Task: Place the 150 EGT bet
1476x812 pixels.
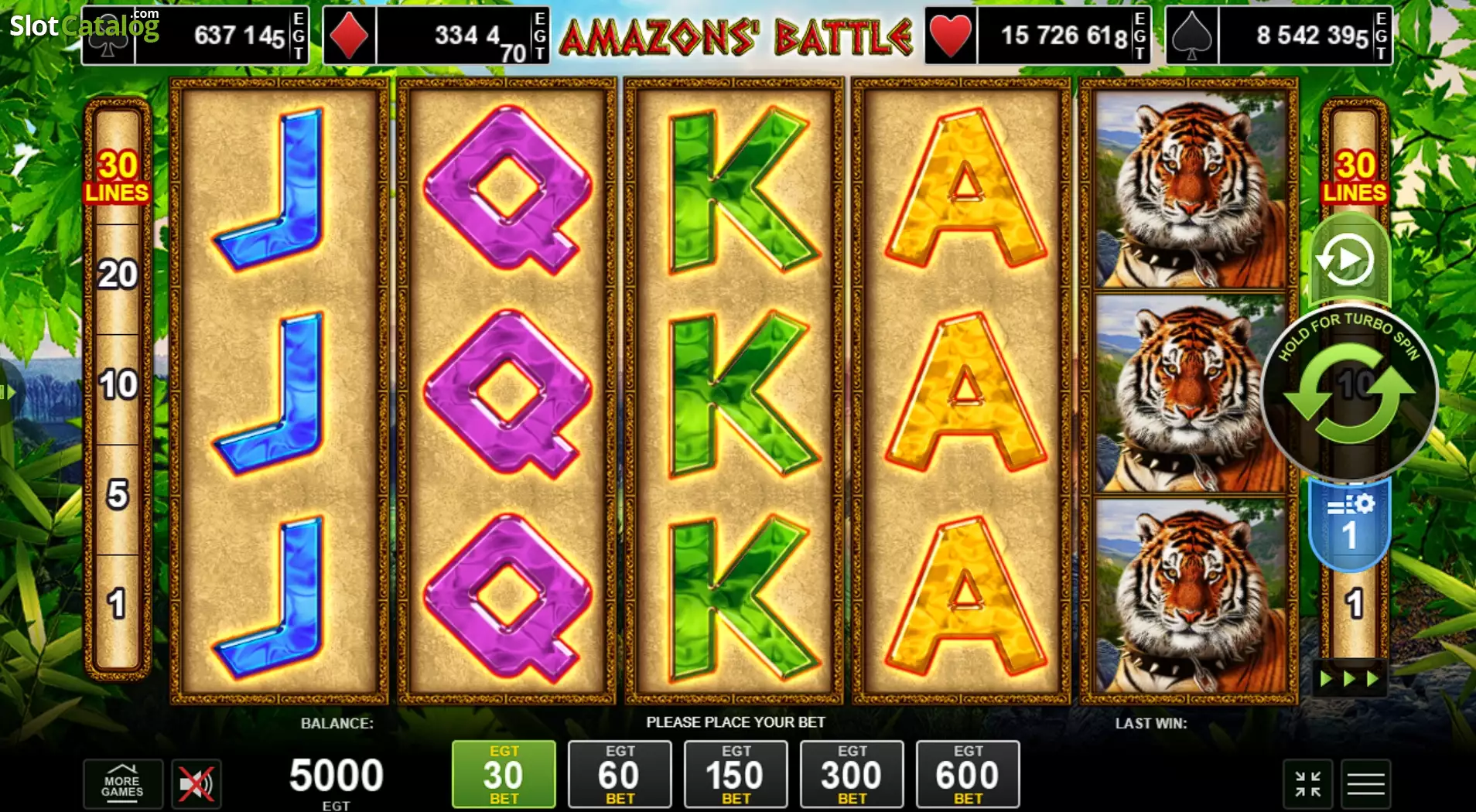Action: pyautogui.click(x=735, y=774)
